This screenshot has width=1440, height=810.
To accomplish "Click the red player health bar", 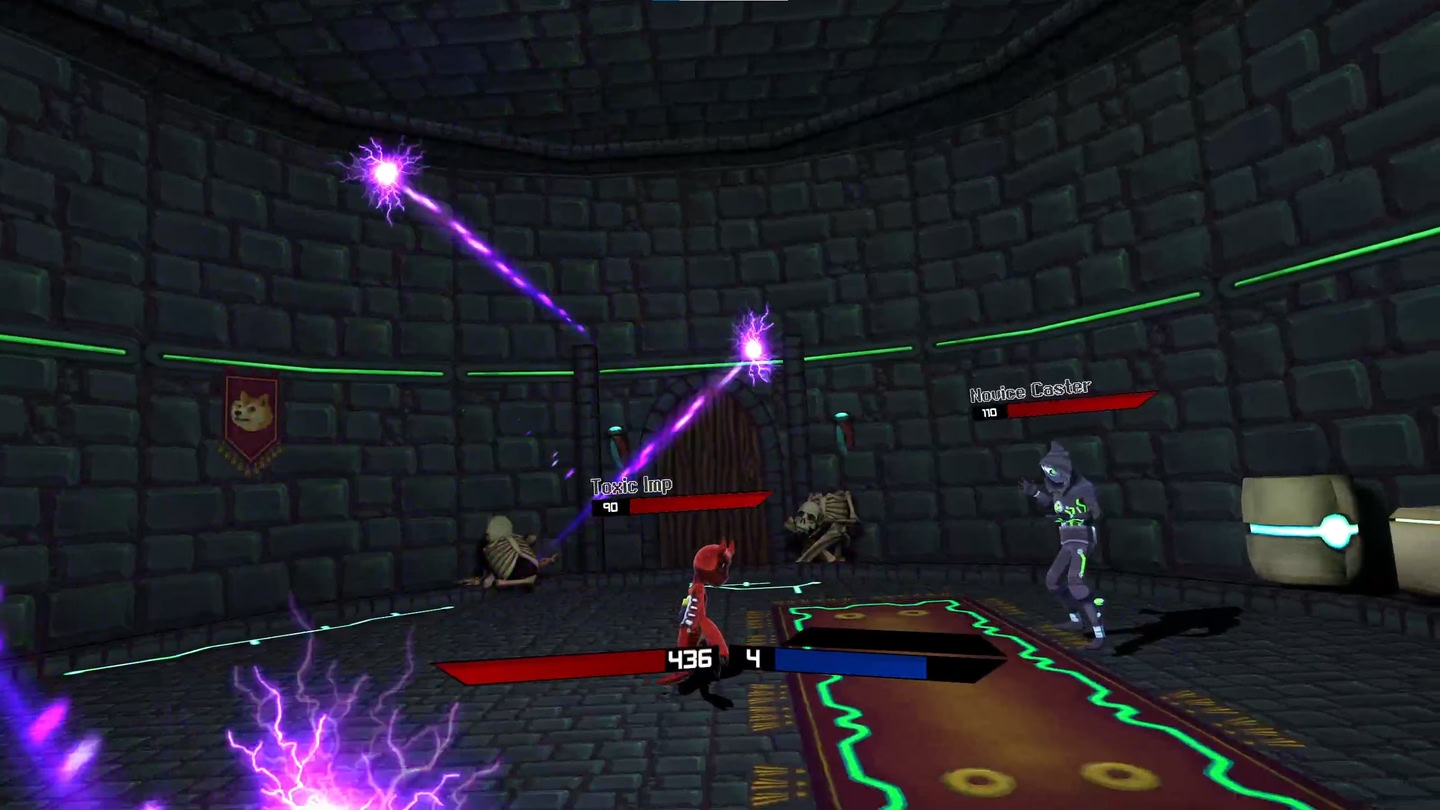I will tap(550, 662).
